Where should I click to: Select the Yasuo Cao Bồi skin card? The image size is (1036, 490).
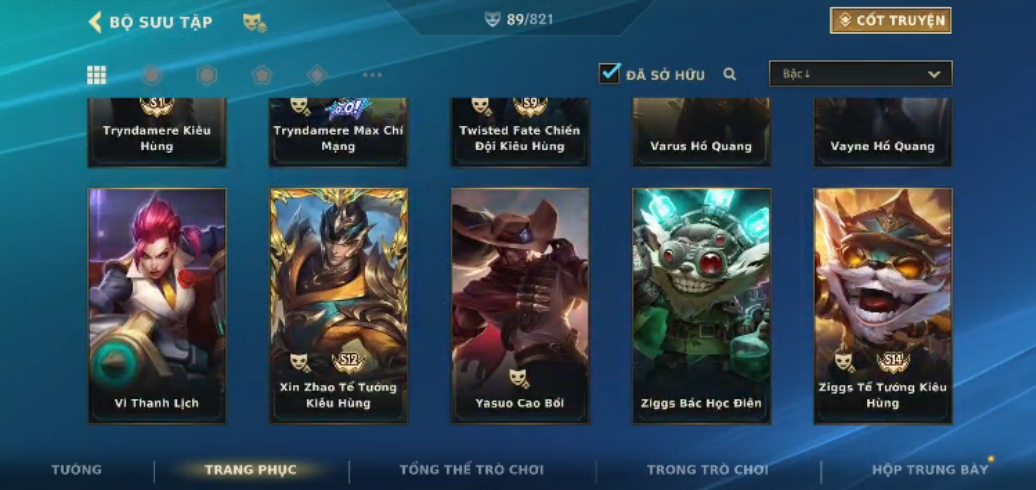pyautogui.click(x=520, y=305)
